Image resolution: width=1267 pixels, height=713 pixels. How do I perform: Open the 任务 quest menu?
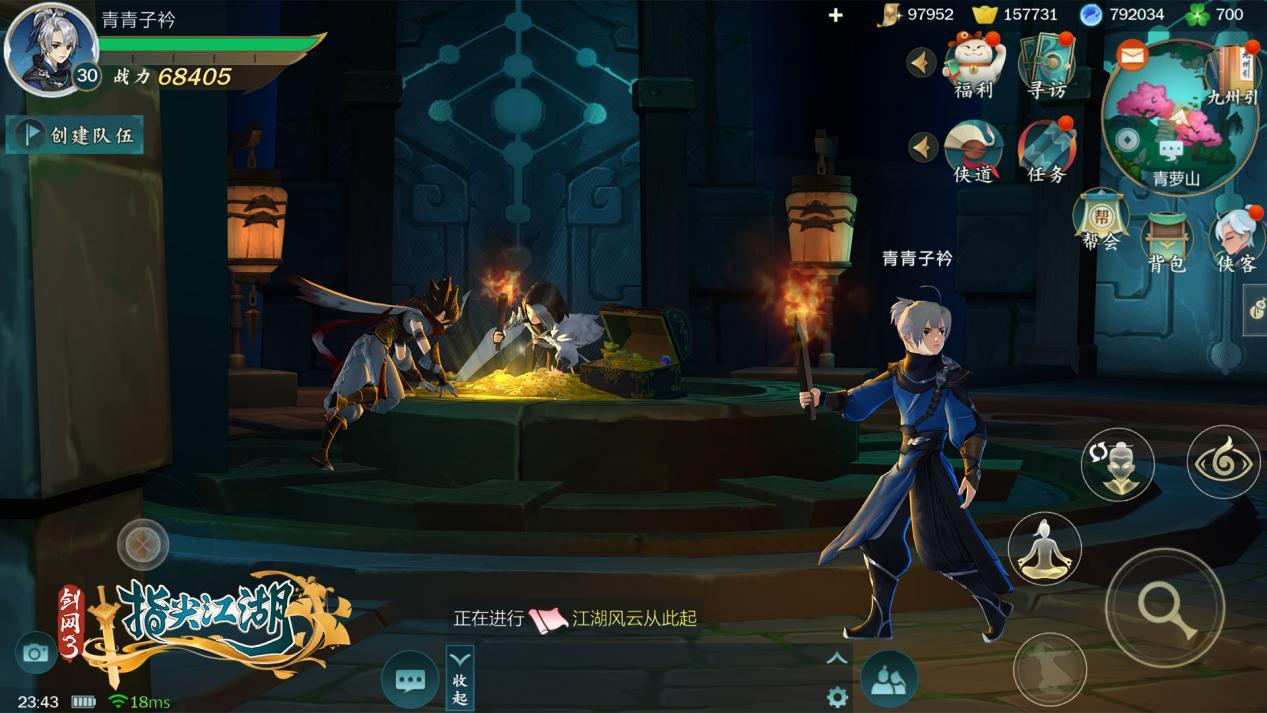tap(1046, 150)
